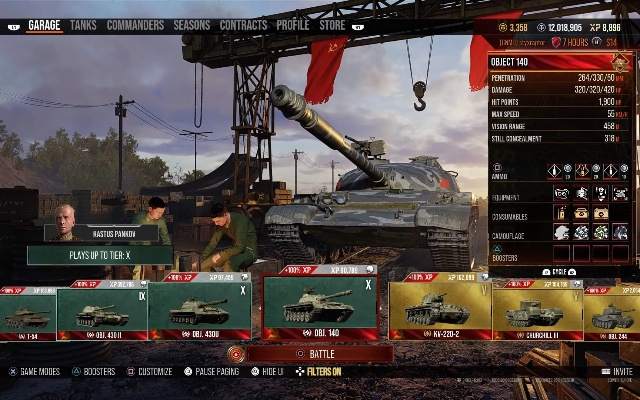Select the first camouflage slot icon

coord(560,232)
